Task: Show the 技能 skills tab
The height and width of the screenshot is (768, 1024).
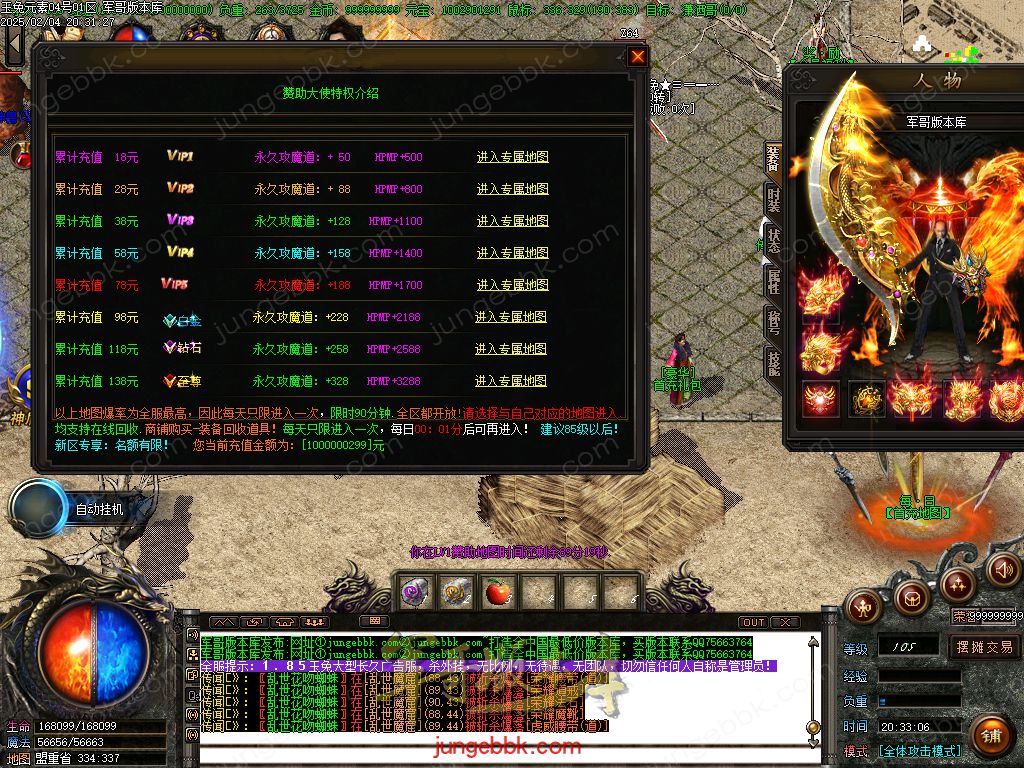Action: click(773, 363)
